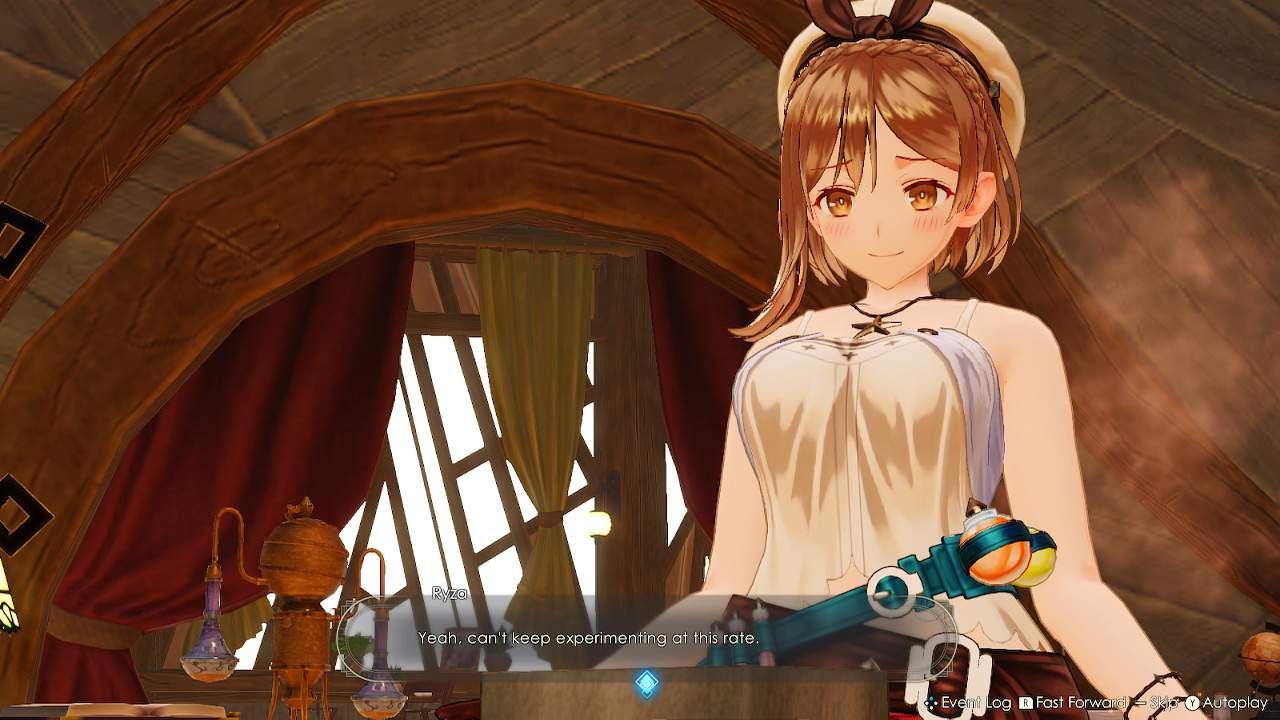Activate Skip mode for the cutscene
This screenshot has height=720, width=1280.
click(x=1166, y=701)
